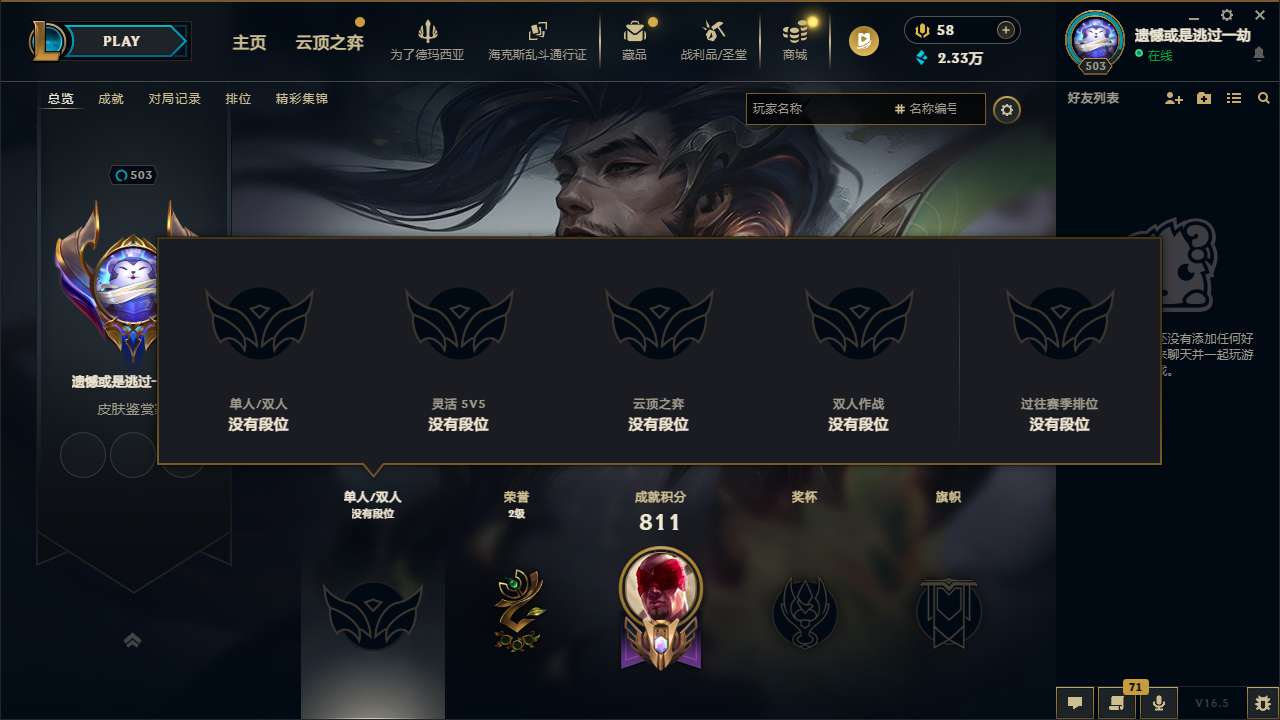Switch to the 排位 tab
Screen dimensions: 1280x720
click(238, 99)
